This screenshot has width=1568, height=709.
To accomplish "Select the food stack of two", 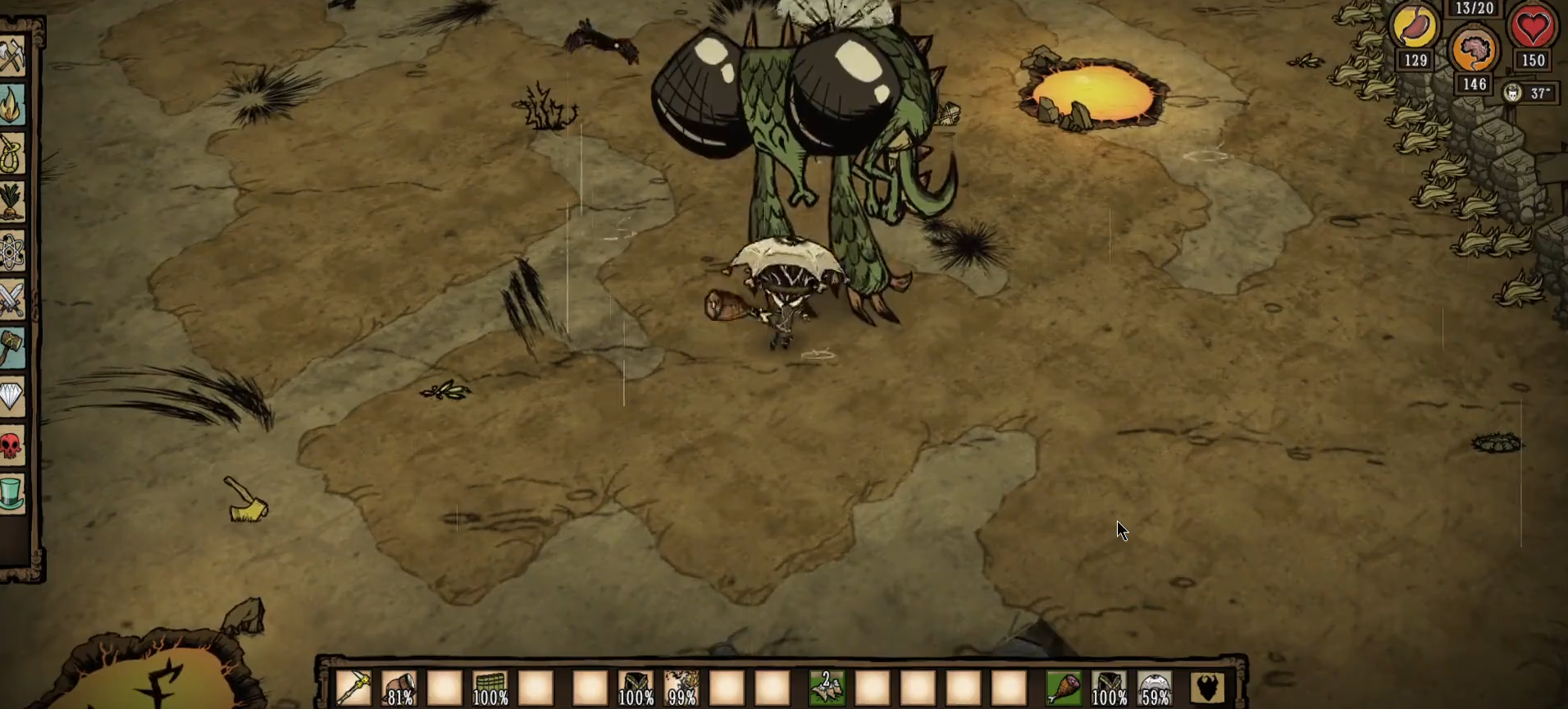I will pos(827,688).
